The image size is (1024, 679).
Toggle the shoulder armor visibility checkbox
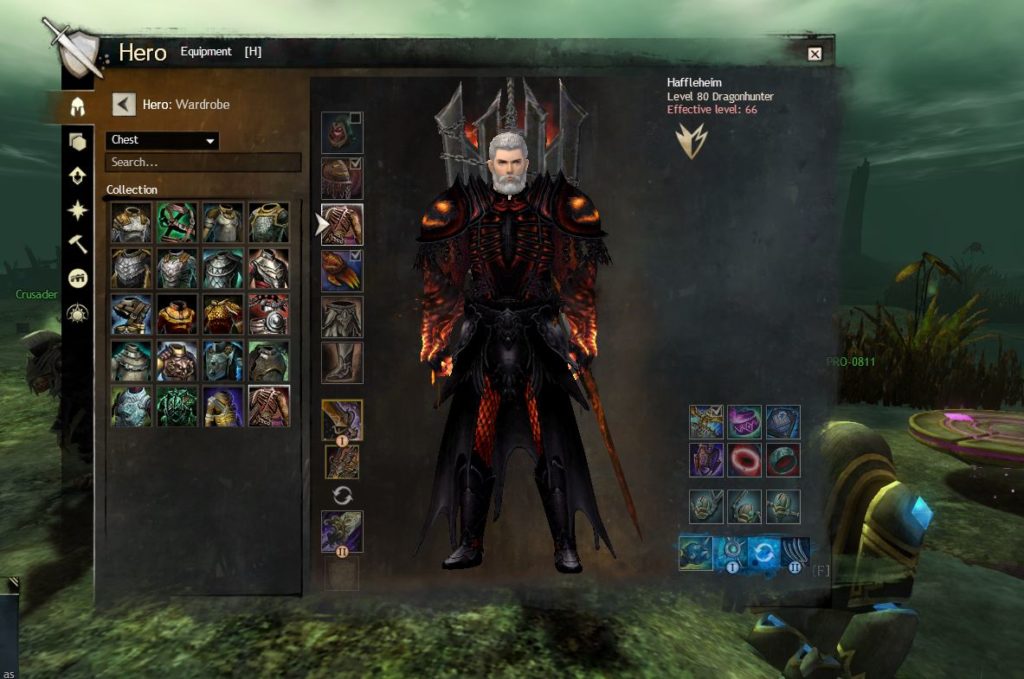pyautogui.click(x=357, y=164)
